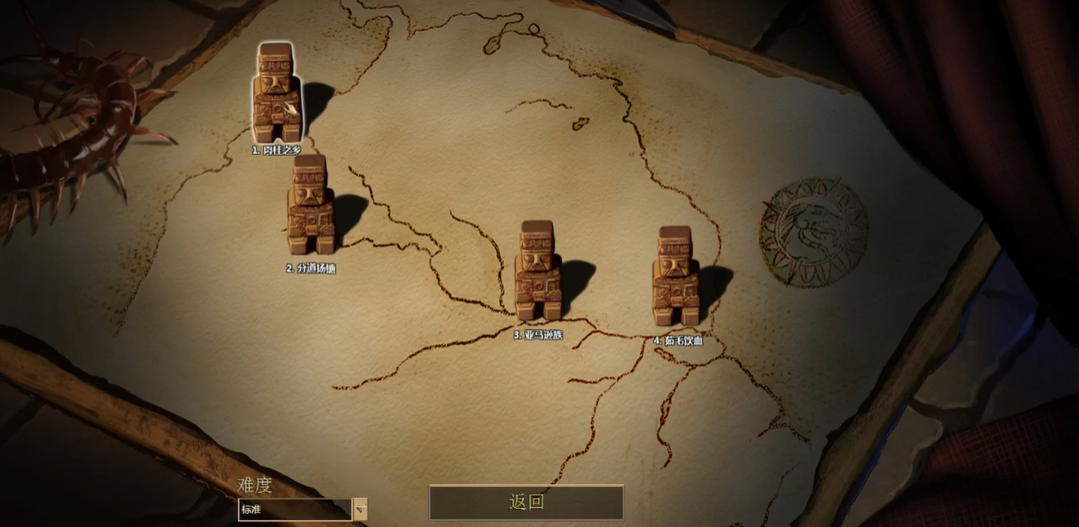The width and height of the screenshot is (1079, 527).
Task: Click the 返回 back button
Action: [x=526, y=502]
